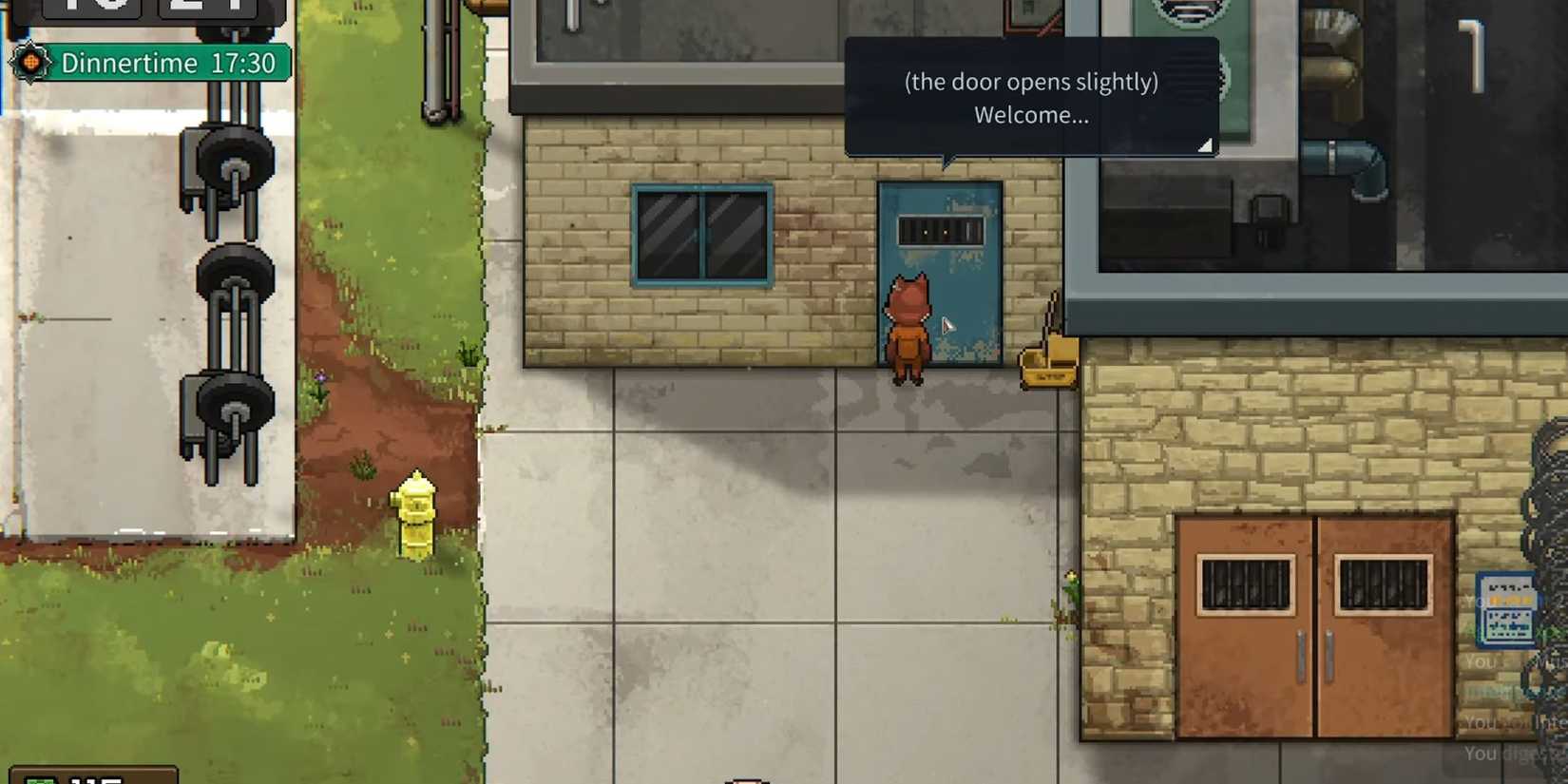
Task: Click the fox prisoner character
Action: tap(909, 328)
